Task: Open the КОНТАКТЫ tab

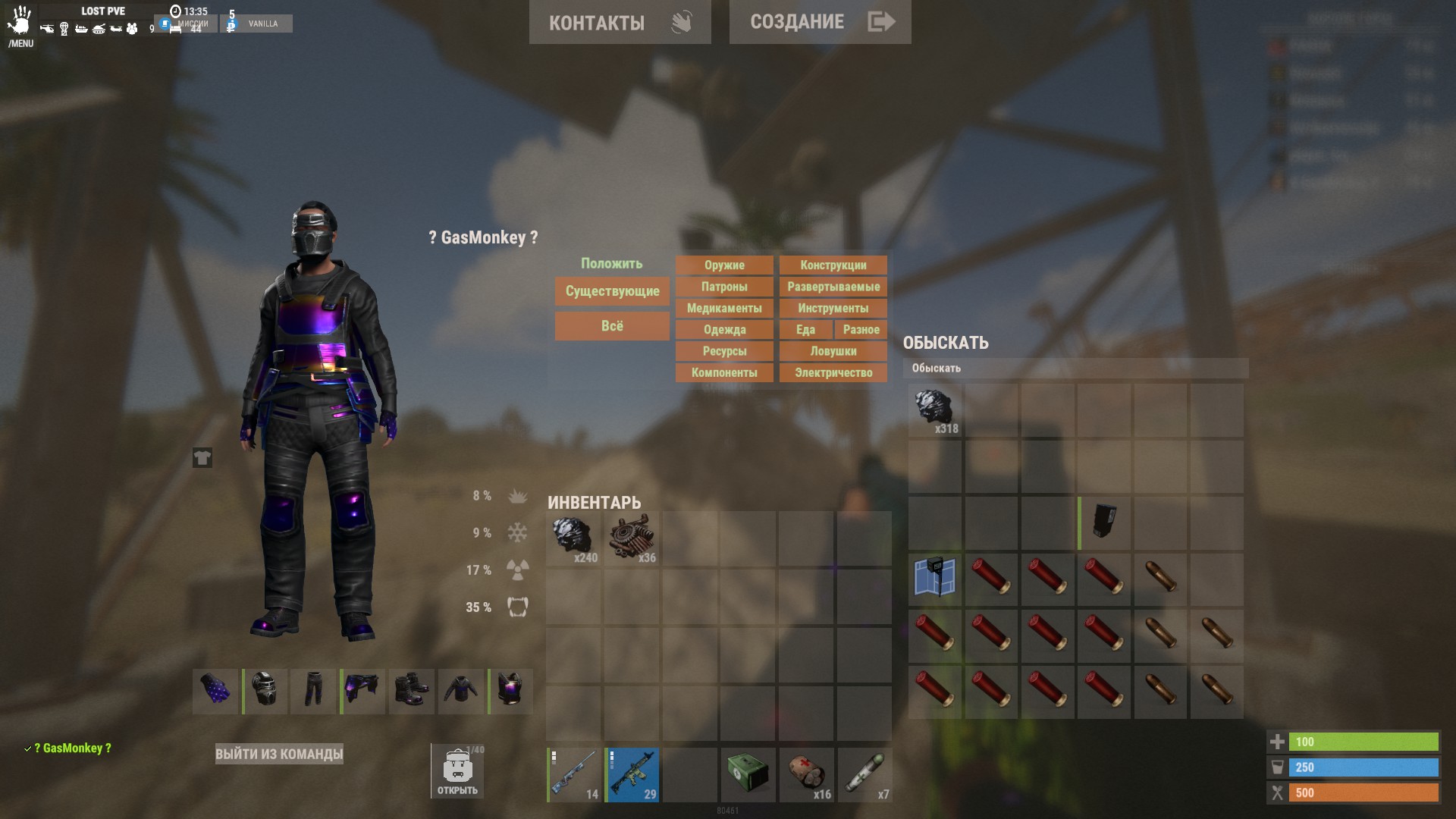Action: click(x=620, y=22)
